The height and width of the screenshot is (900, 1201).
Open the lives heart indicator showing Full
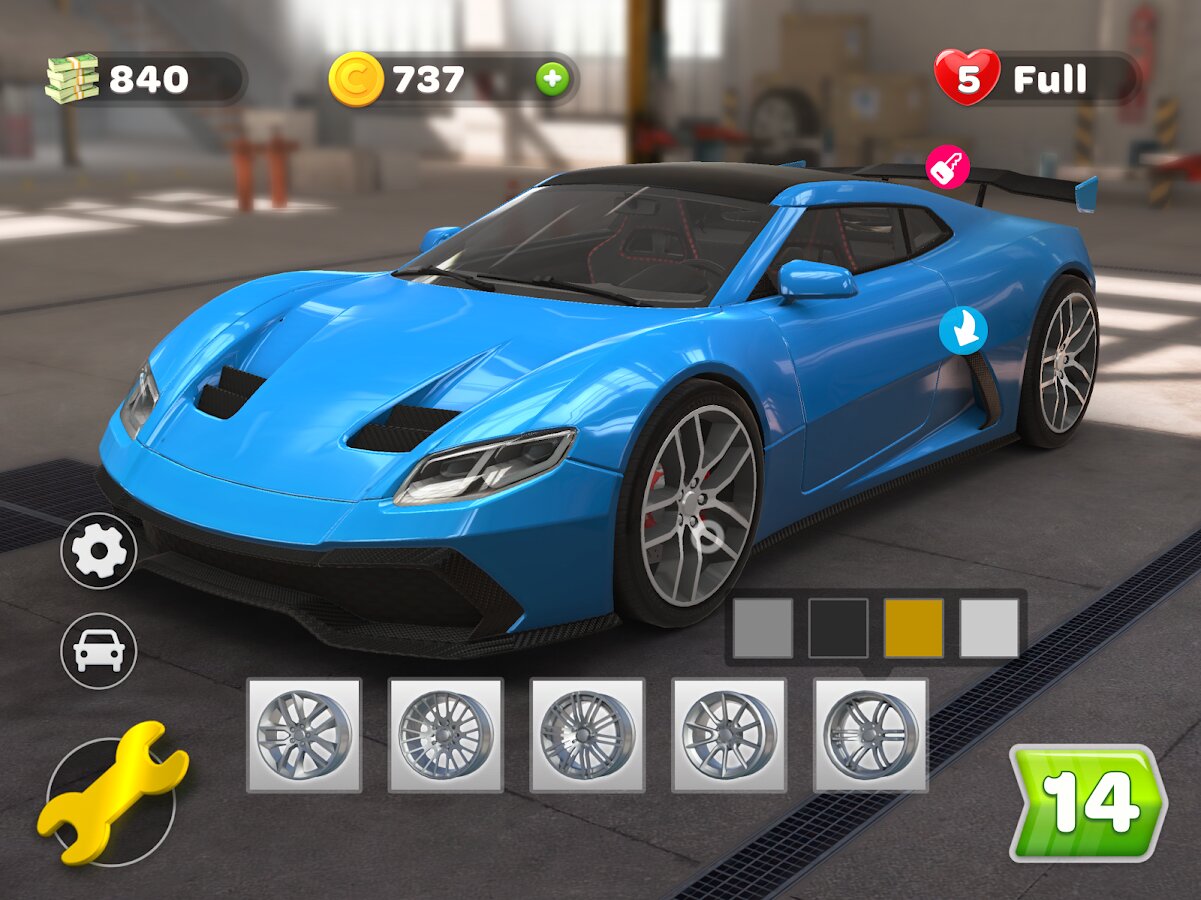(1036, 79)
